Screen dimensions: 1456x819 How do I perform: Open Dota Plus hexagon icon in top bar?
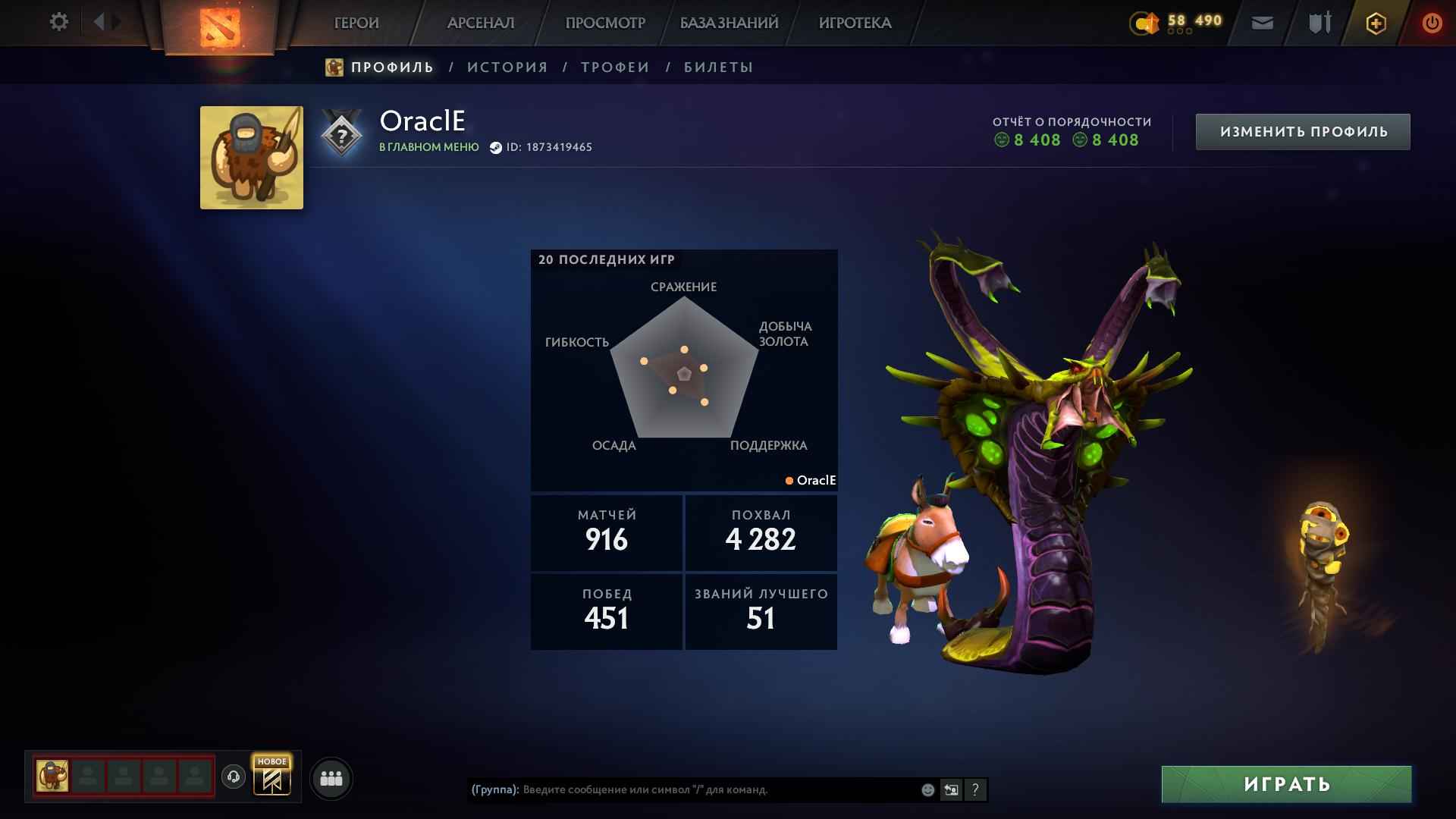click(x=1375, y=23)
